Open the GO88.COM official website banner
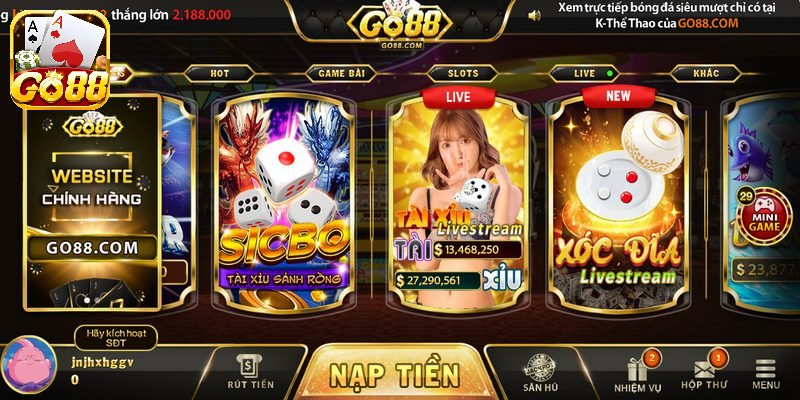This screenshot has height=400, width=800. (93, 200)
